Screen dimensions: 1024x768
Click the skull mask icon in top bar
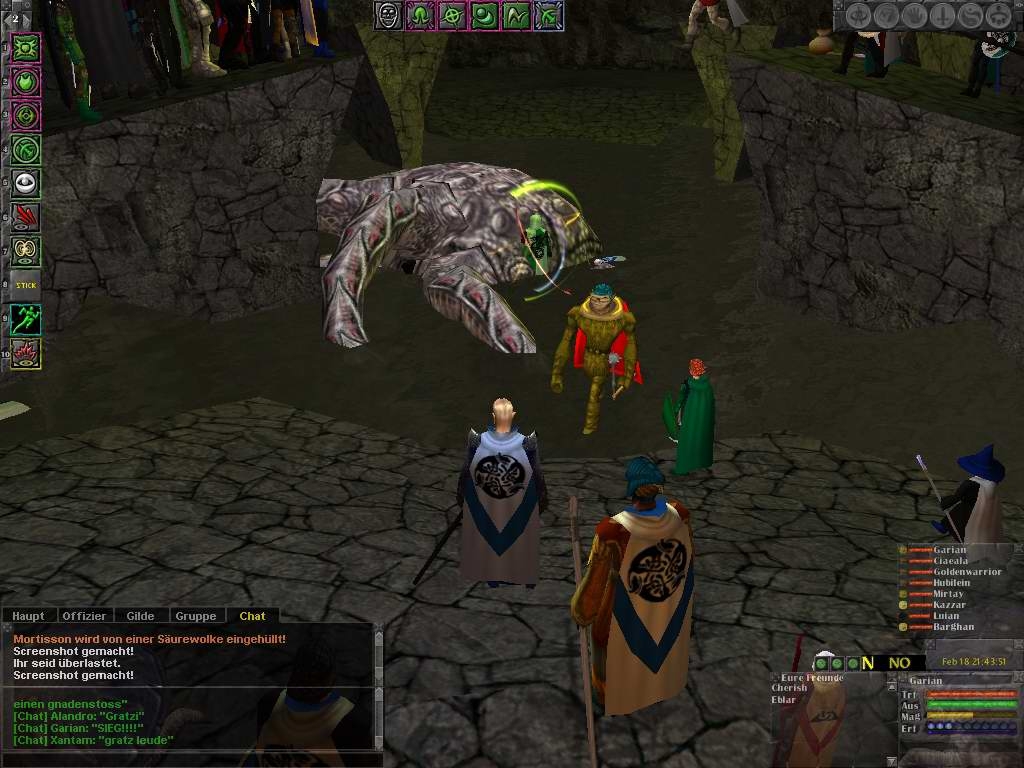[x=389, y=16]
